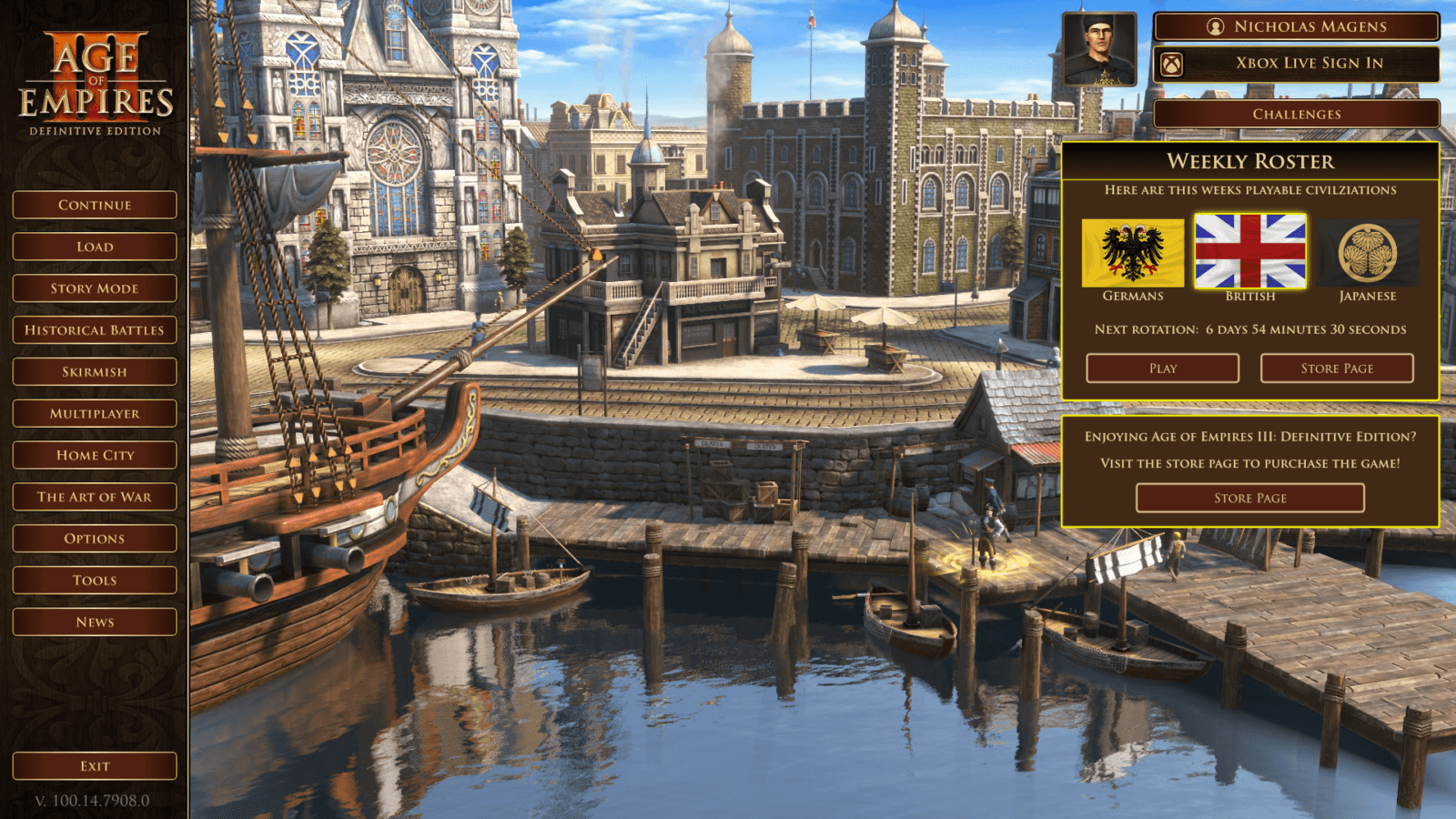Click the Xbox logo icon on the sign-in bar
The height and width of the screenshot is (819, 1456).
point(1172,64)
